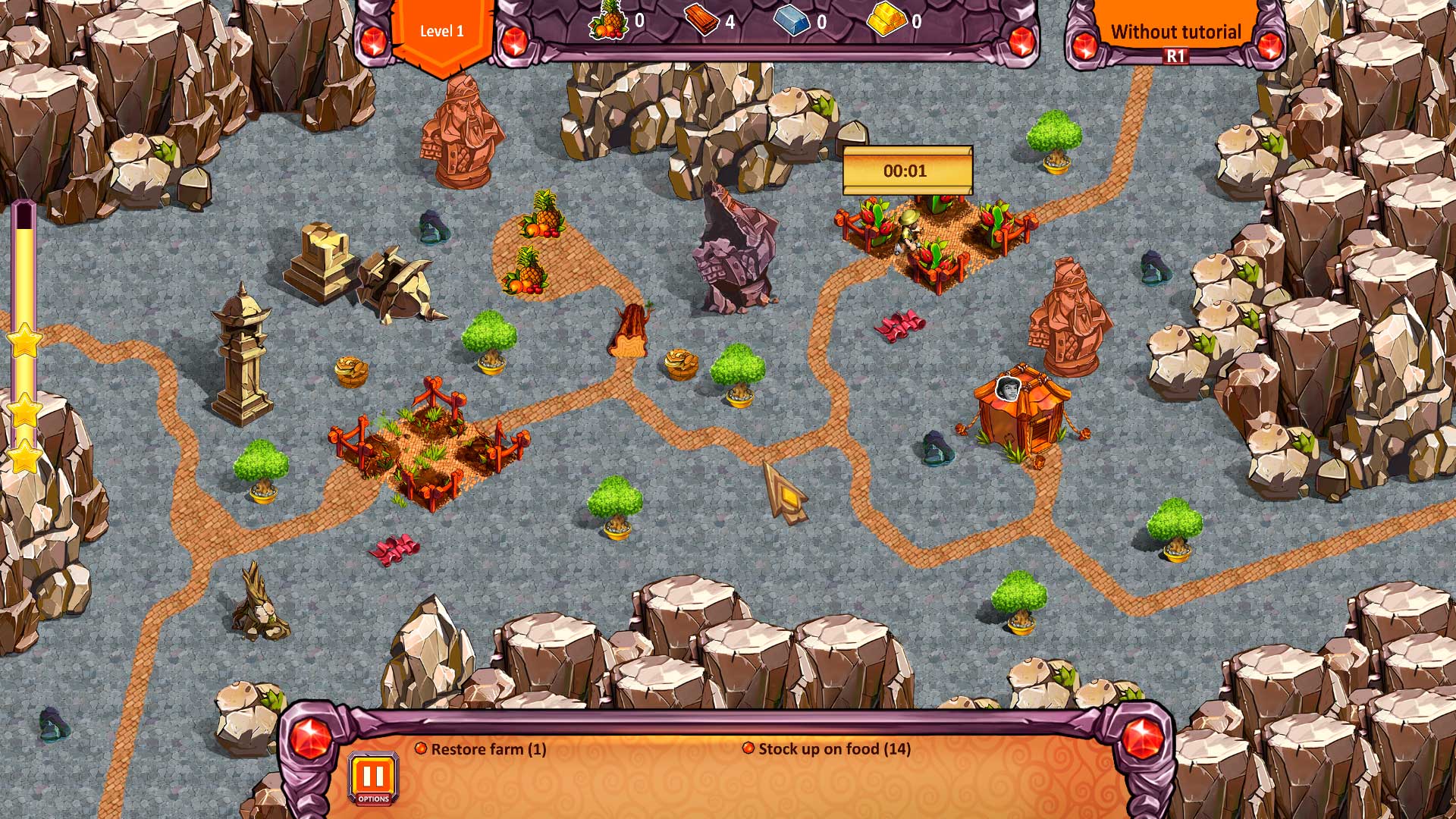Click the Without tutorial R1 panel
This screenshot has height=819, width=1456.
point(1175,32)
